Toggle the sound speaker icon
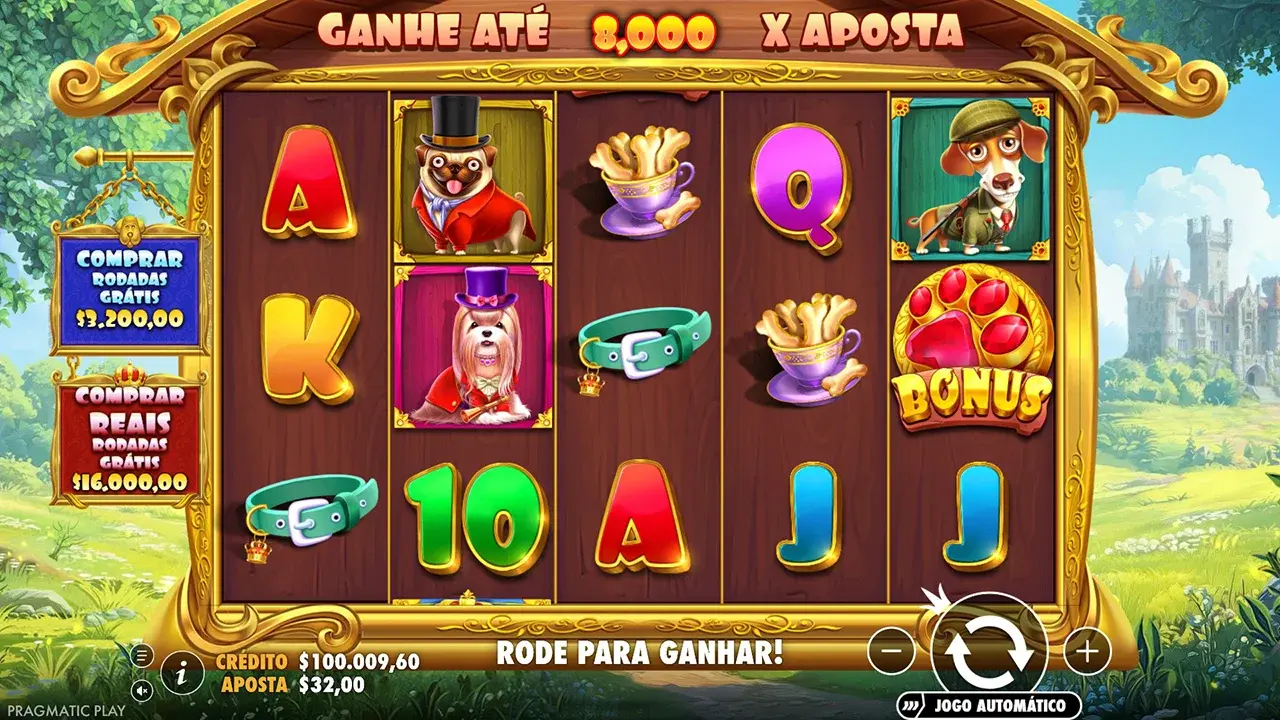Screen dimensions: 1280x720 click(x=143, y=689)
